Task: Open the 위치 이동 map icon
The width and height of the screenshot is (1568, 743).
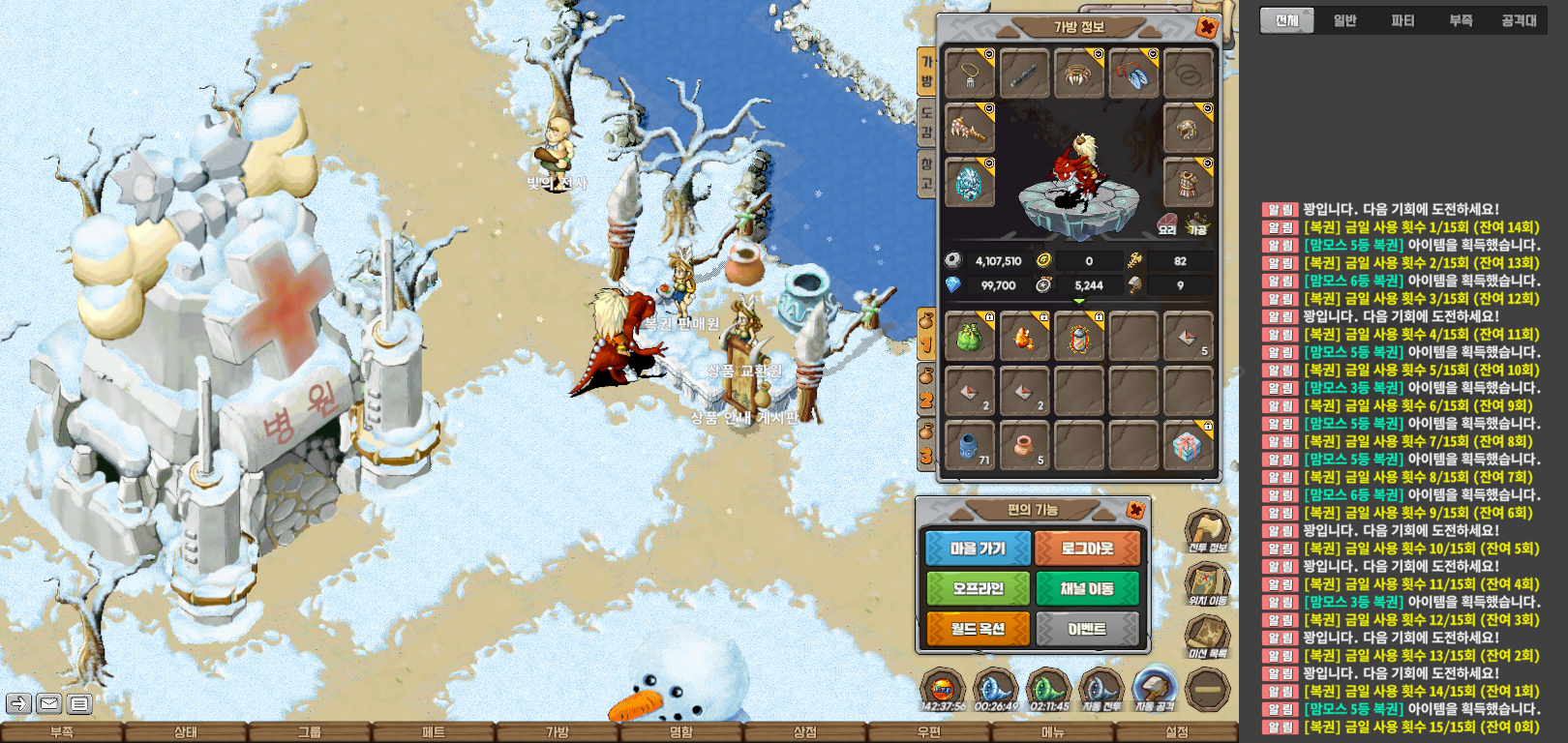Action: click(1207, 584)
